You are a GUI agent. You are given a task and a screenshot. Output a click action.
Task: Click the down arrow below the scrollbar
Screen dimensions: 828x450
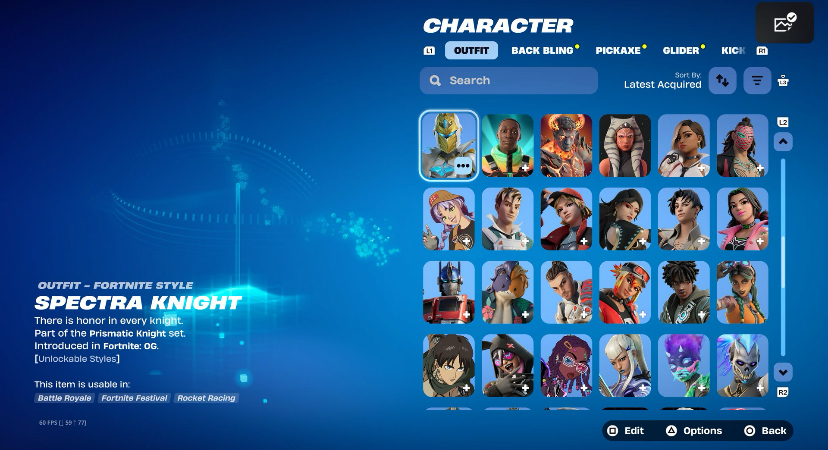click(784, 371)
